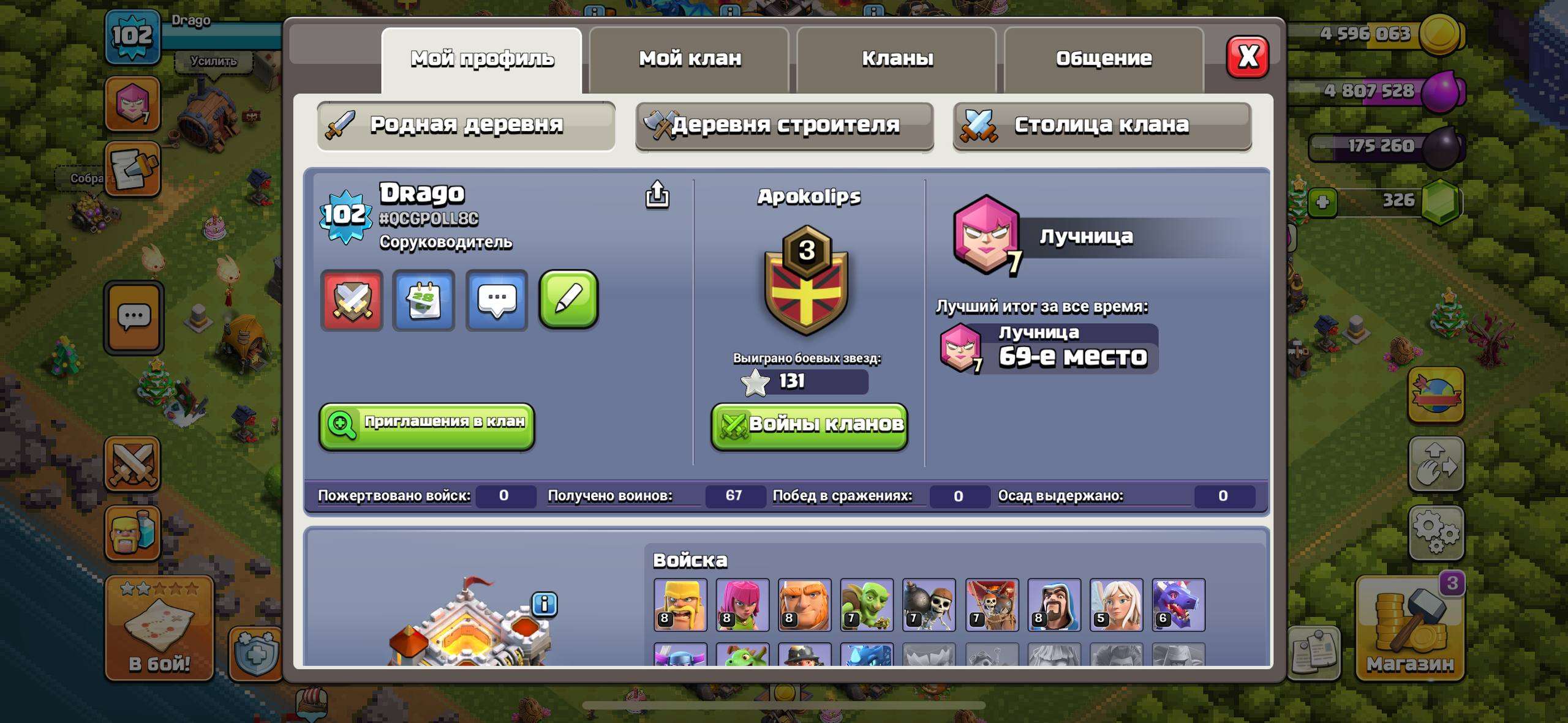Show town hall info via blue i icon

[x=545, y=604]
